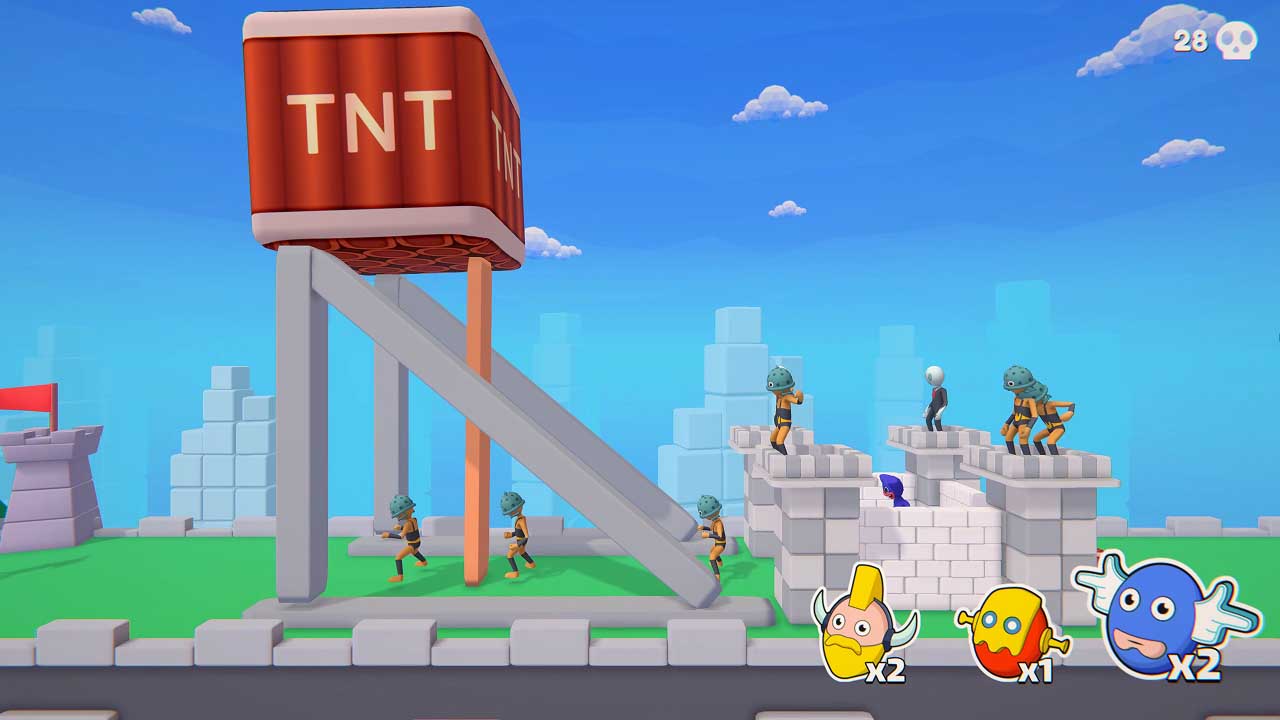Click the skull kill counter icon
The width and height of the screenshot is (1280, 720).
click(x=1237, y=40)
